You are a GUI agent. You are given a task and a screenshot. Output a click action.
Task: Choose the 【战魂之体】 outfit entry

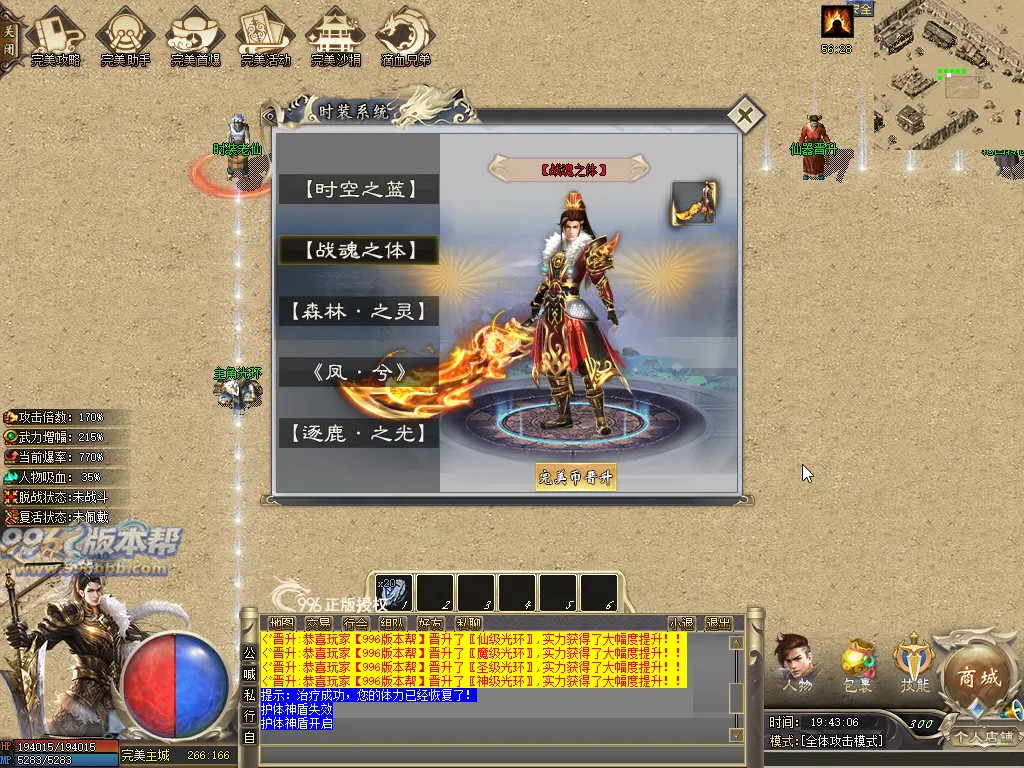tap(359, 250)
